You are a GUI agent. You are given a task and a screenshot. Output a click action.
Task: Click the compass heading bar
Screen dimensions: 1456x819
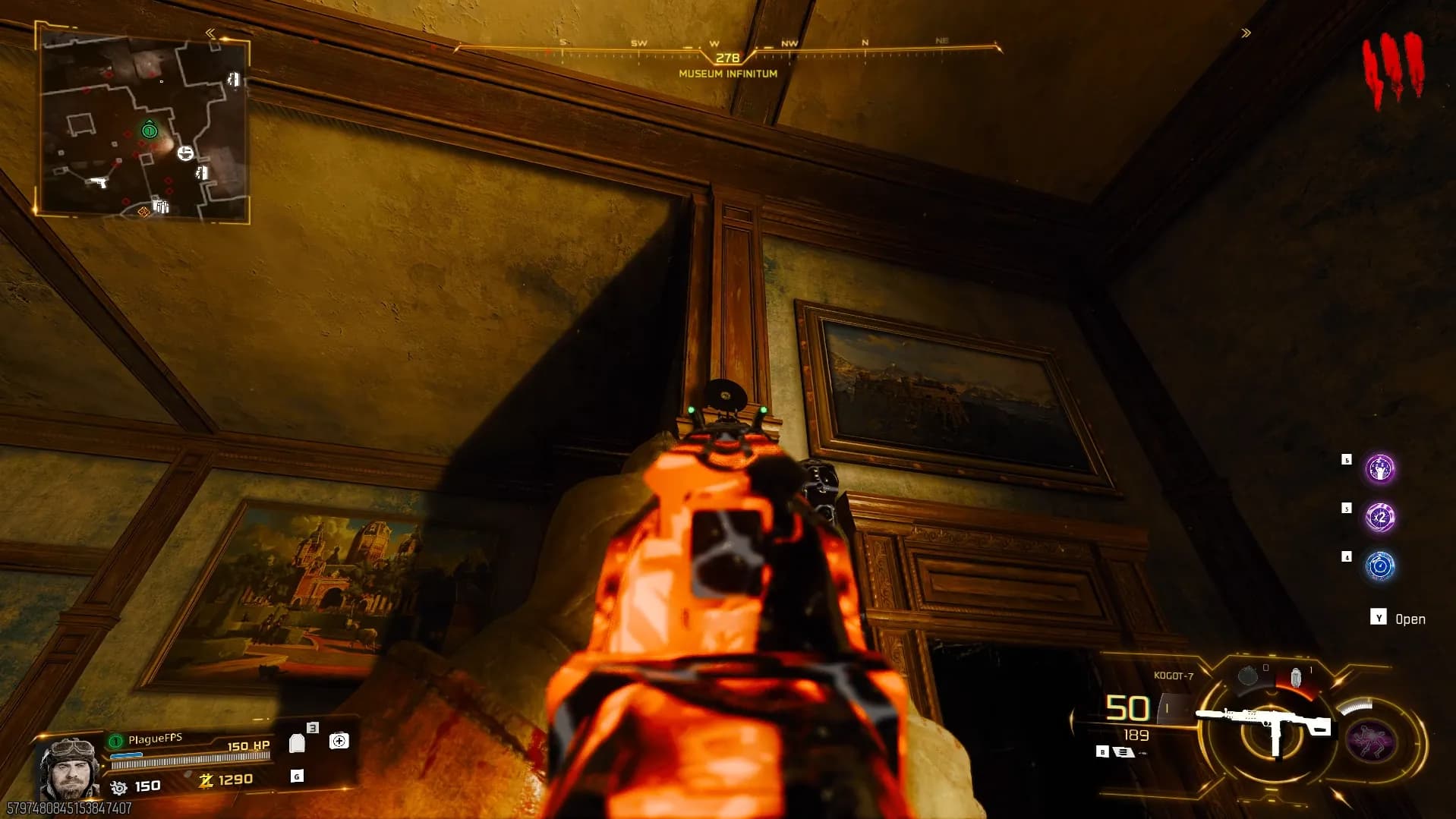[x=727, y=52]
